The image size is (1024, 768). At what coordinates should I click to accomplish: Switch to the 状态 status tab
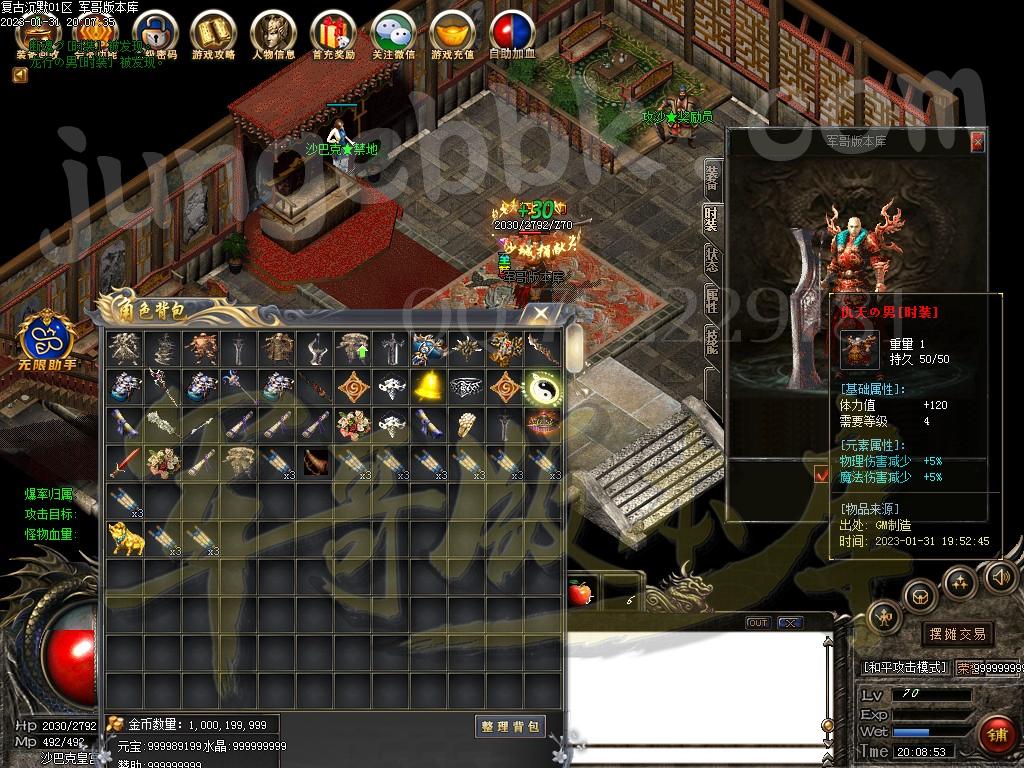711,260
